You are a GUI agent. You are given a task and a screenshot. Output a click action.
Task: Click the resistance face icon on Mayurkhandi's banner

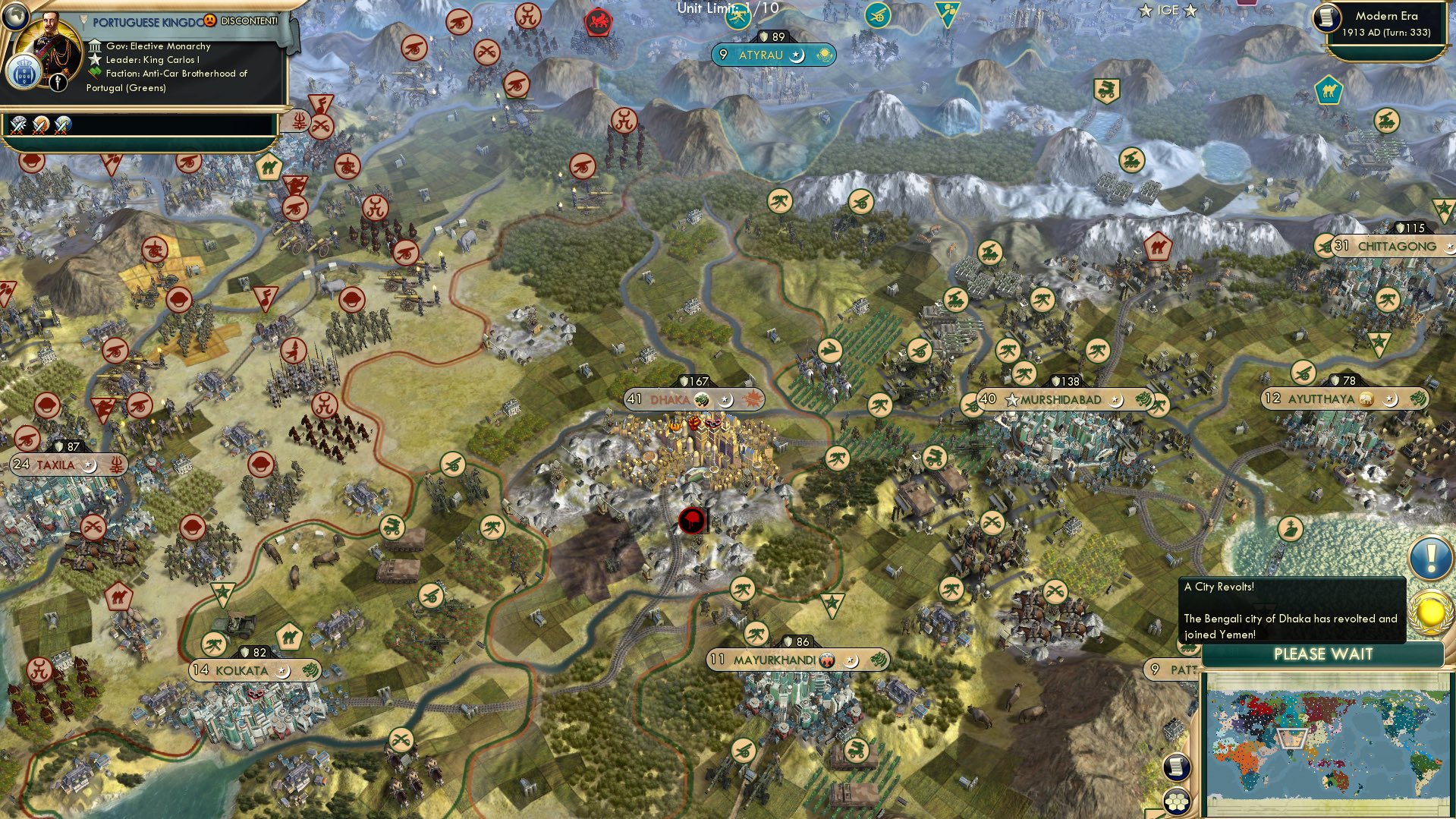(827, 661)
